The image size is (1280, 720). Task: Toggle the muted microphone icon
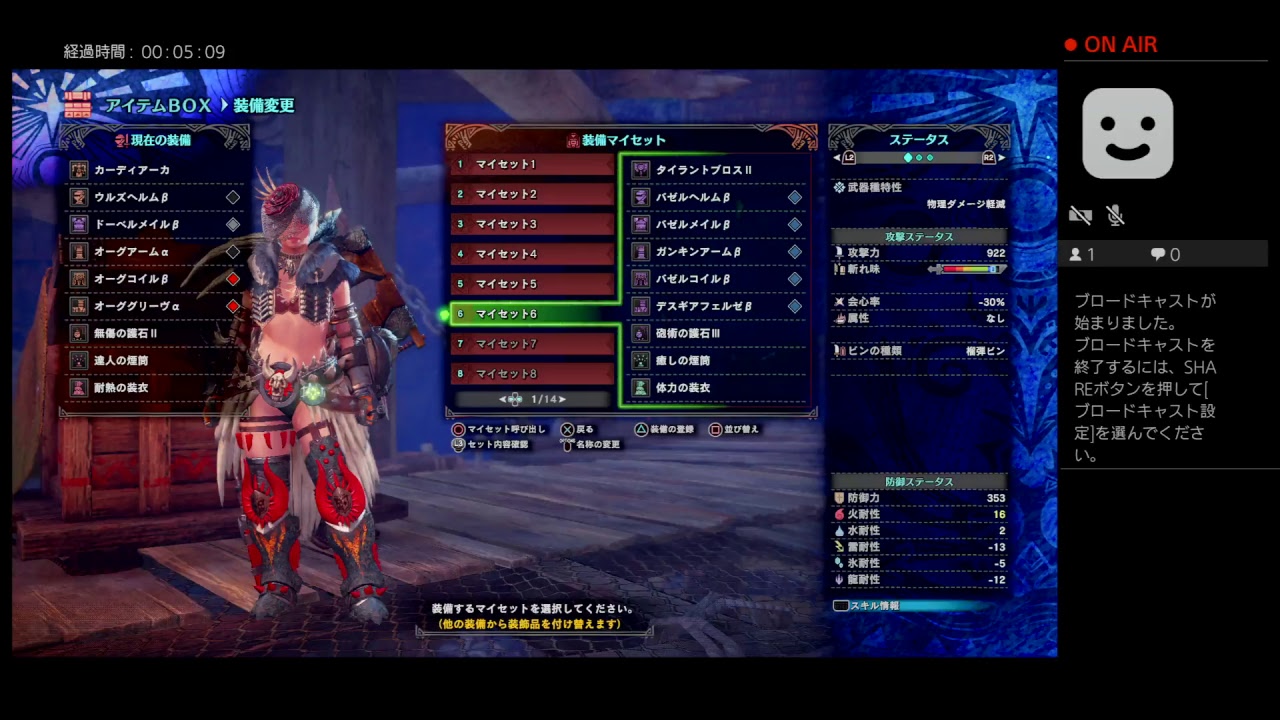click(1115, 215)
